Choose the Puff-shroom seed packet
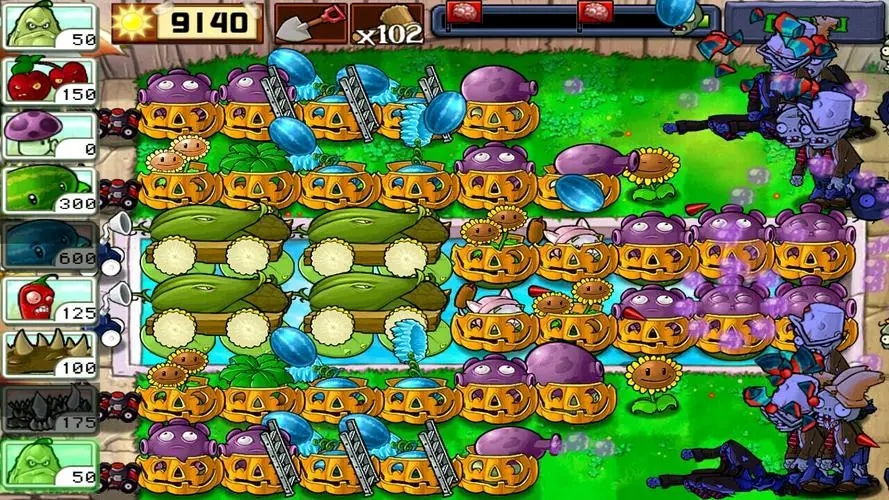This screenshot has height=500, width=889. pos(50,134)
